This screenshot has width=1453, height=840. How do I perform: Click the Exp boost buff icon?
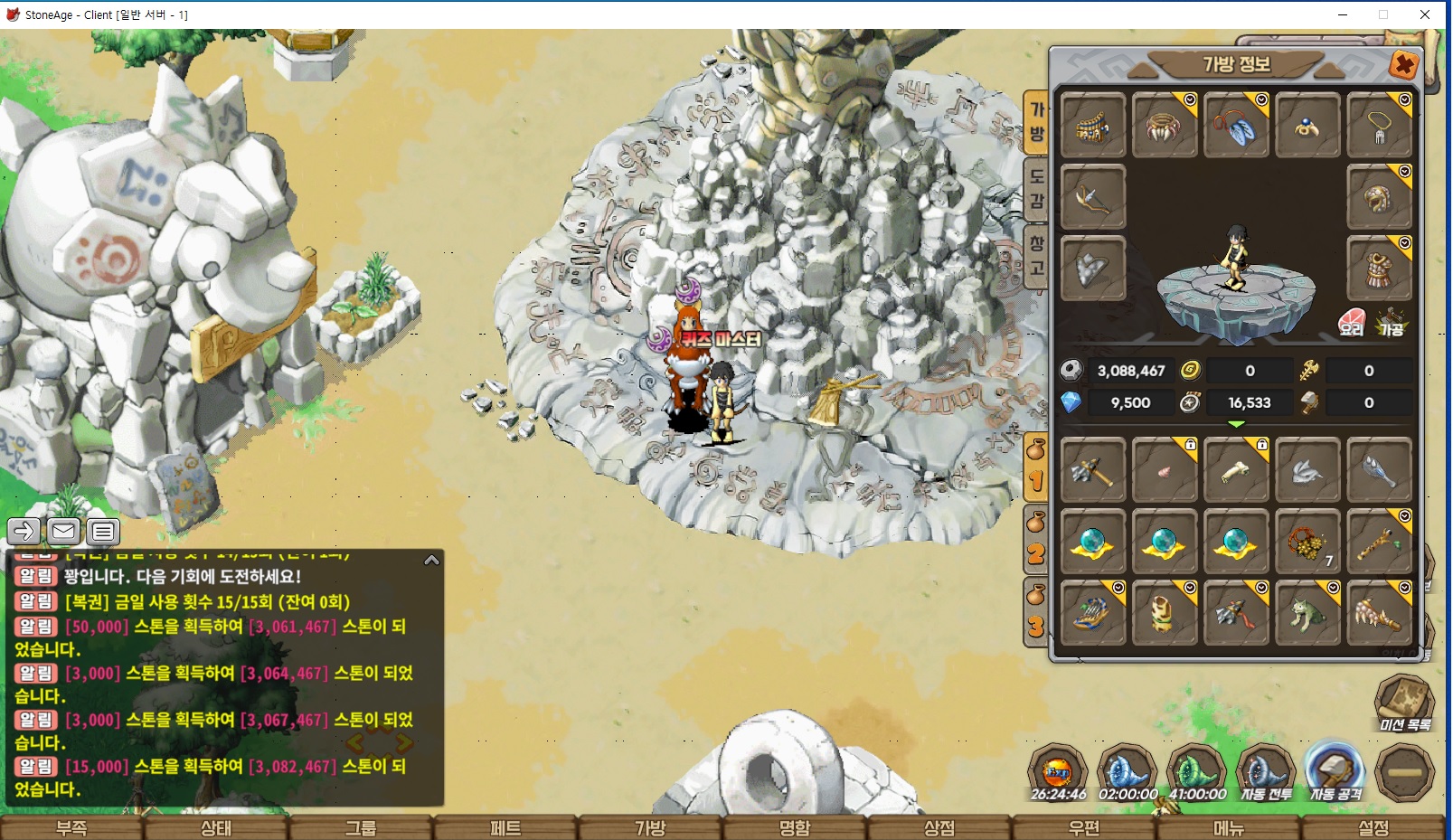click(x=1057, y=774)
